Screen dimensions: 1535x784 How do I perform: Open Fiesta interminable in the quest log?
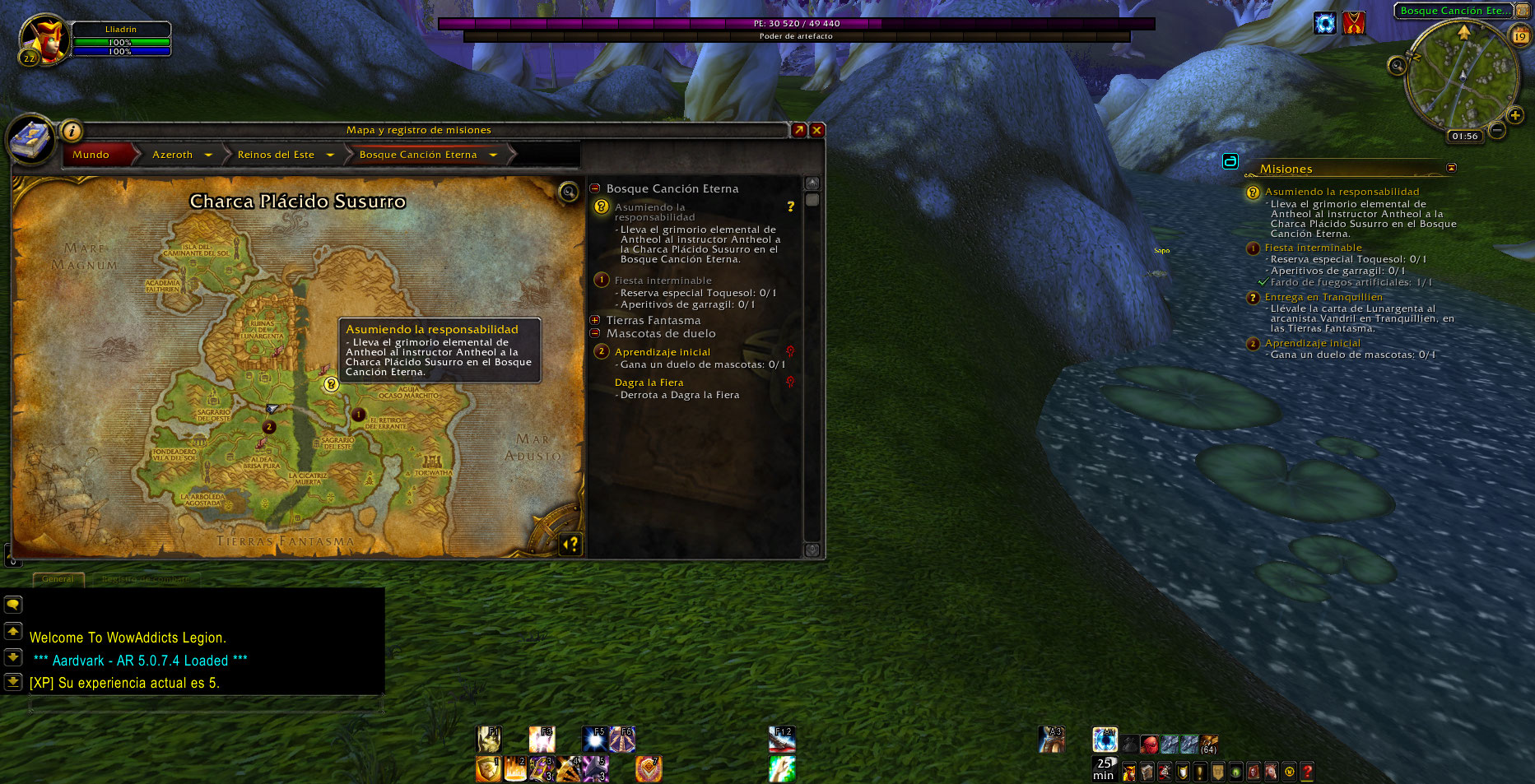(x=663, y=281)
